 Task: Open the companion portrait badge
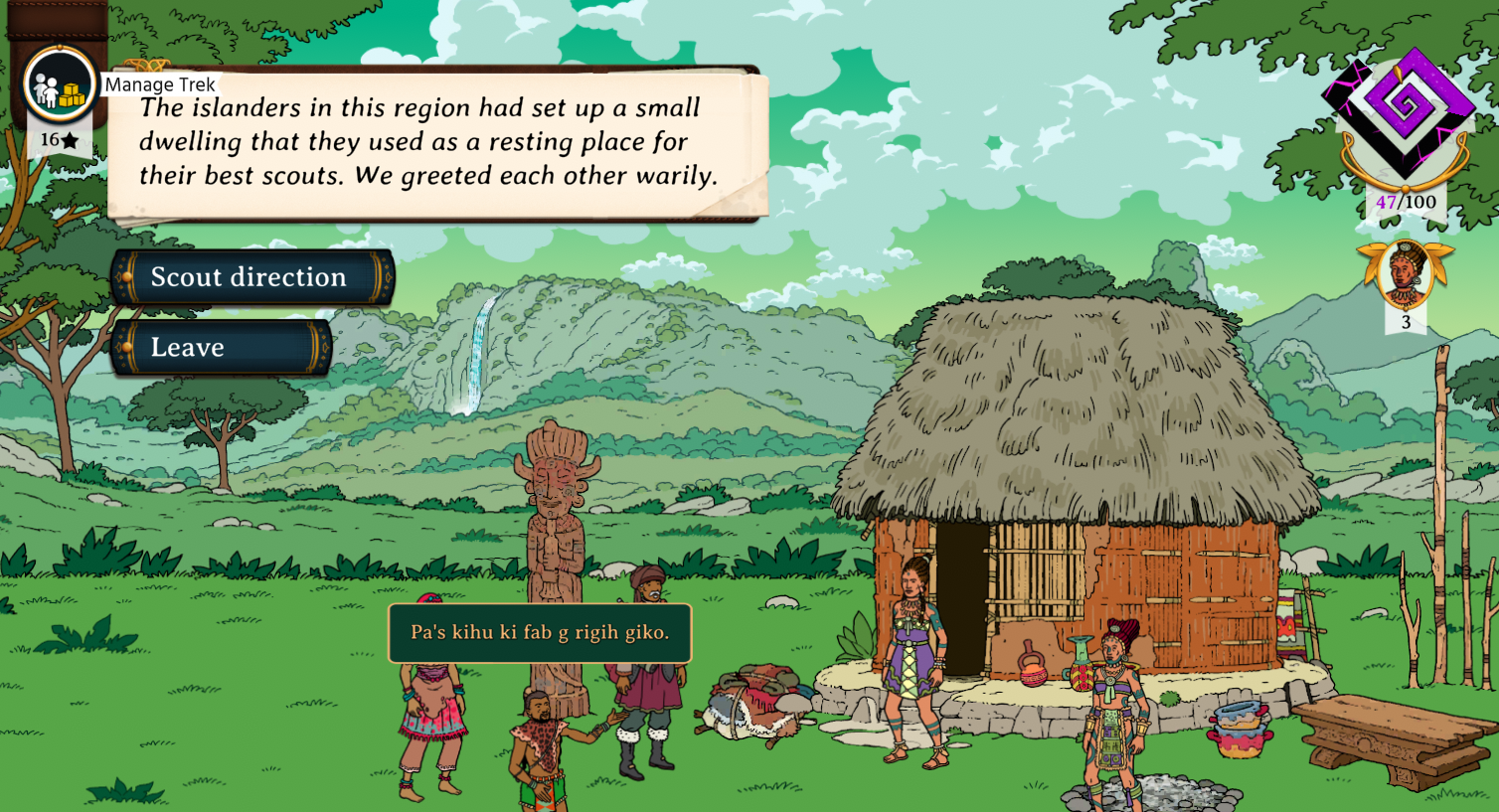click(x=1405, y=273)
